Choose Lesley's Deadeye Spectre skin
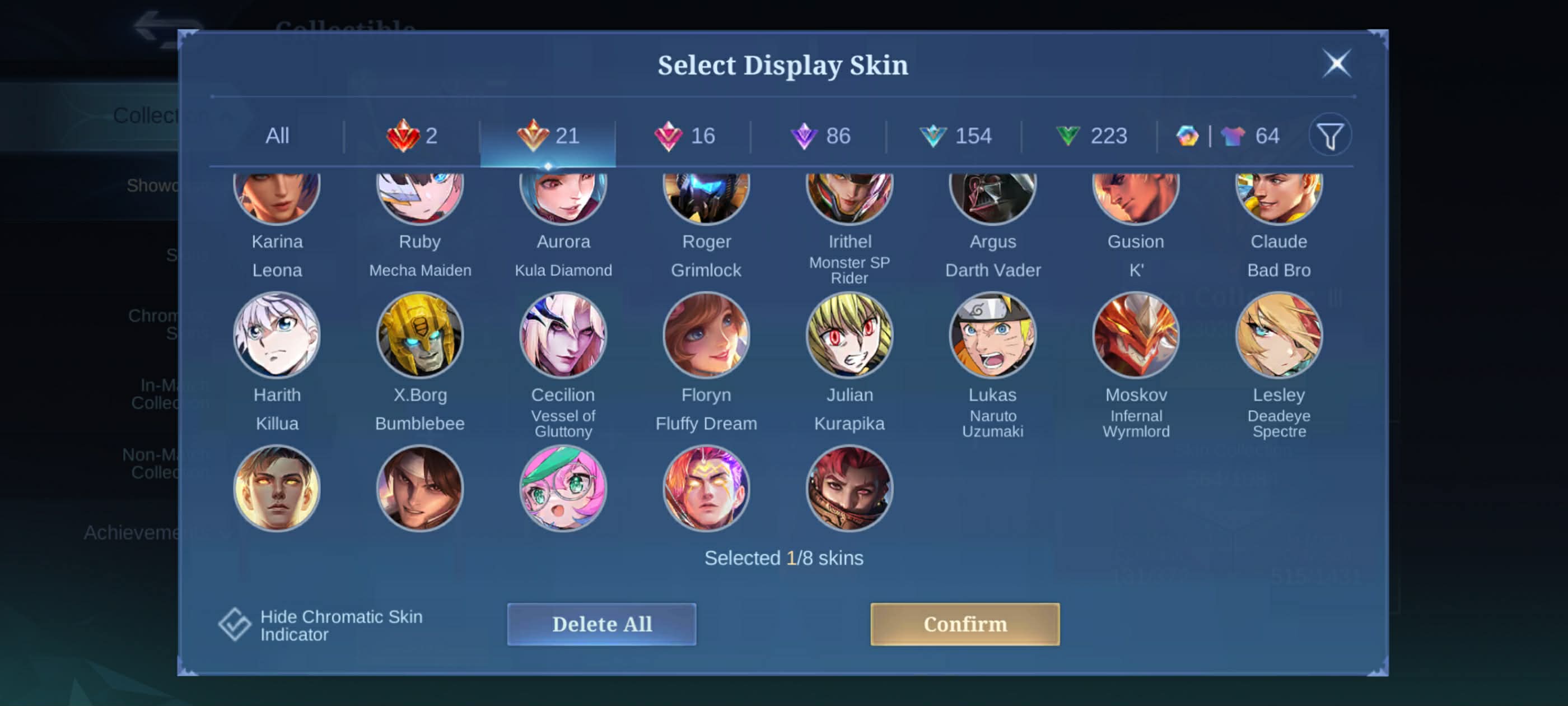Viewport: 1568px width, 706px height. point(1278,335)
